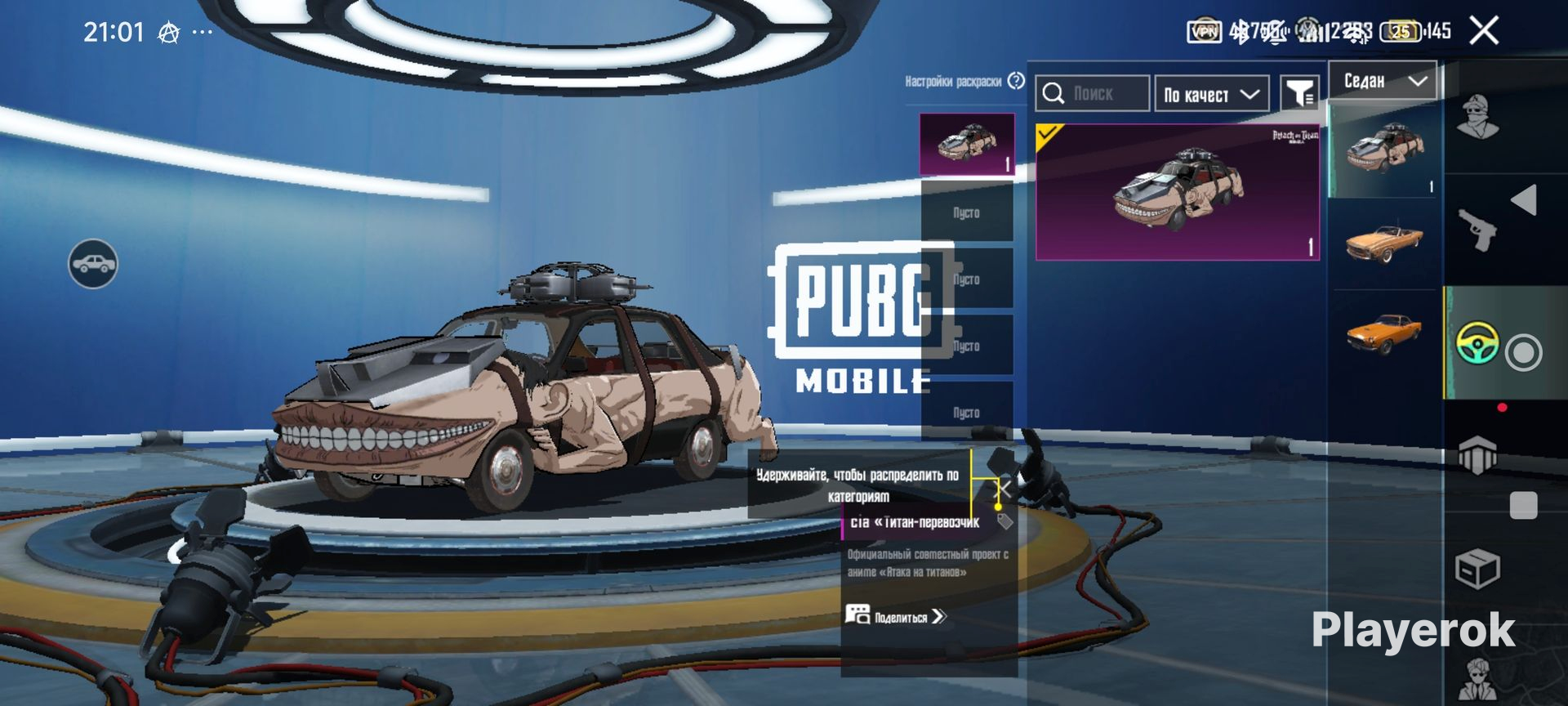This screenshot has width=1568, height=706.
Task: Open the parachute category tab
Action: [x=1478, y=455]
